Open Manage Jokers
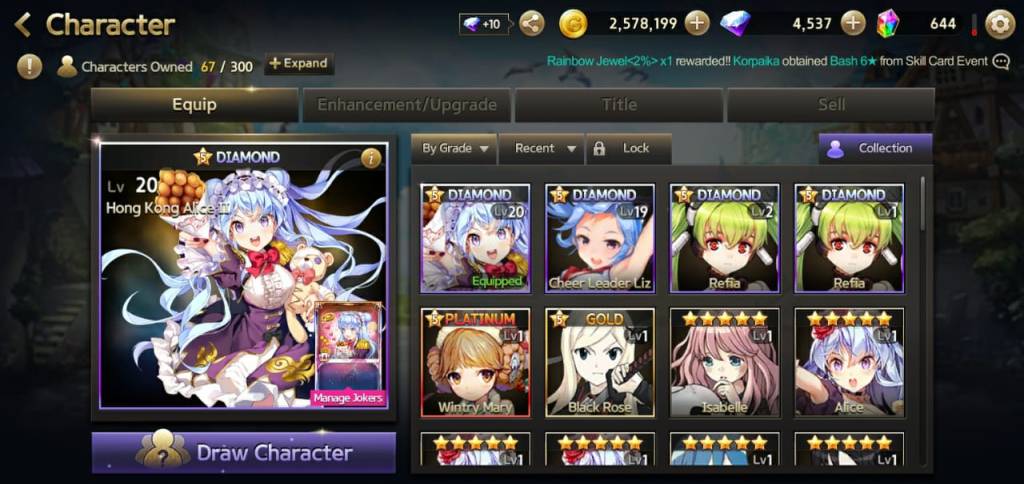1024x484 pixels. (x=348, y=398)
